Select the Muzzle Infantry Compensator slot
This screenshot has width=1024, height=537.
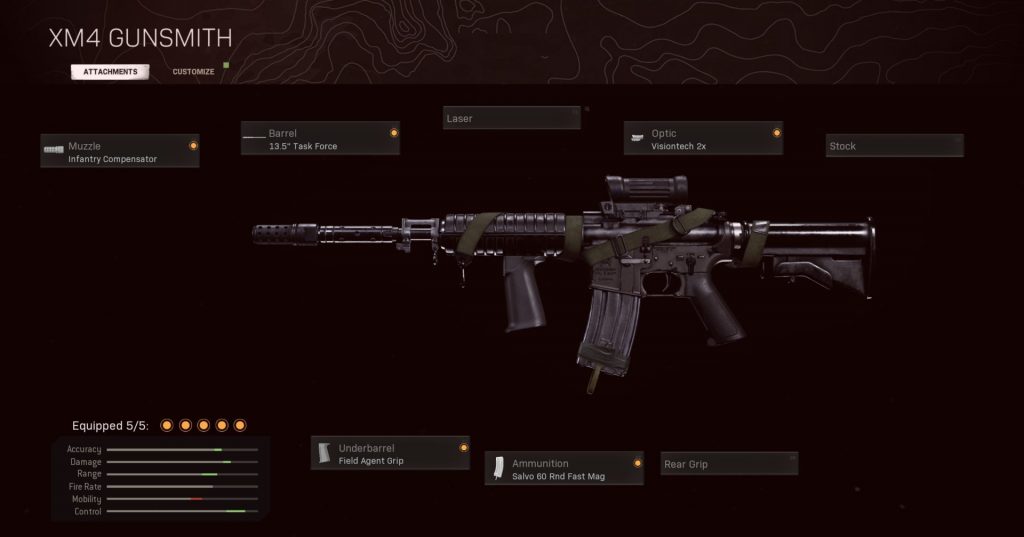pos(120,152)
